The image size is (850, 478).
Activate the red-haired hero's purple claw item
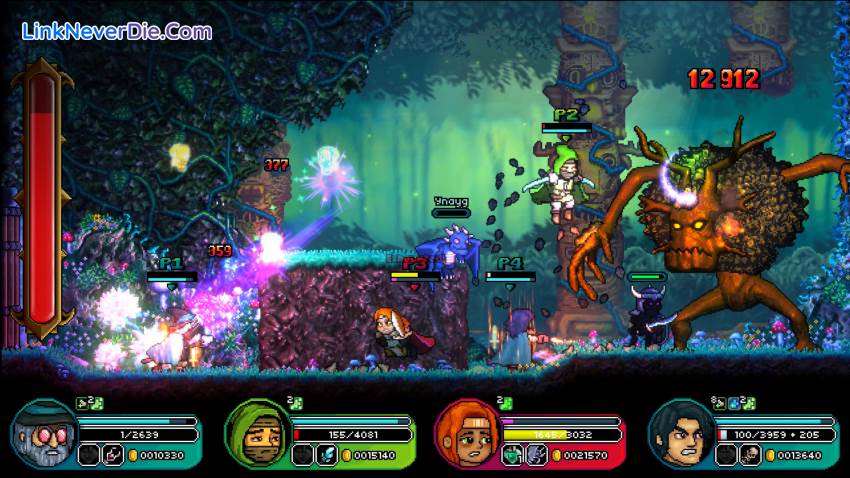[538, 455]
